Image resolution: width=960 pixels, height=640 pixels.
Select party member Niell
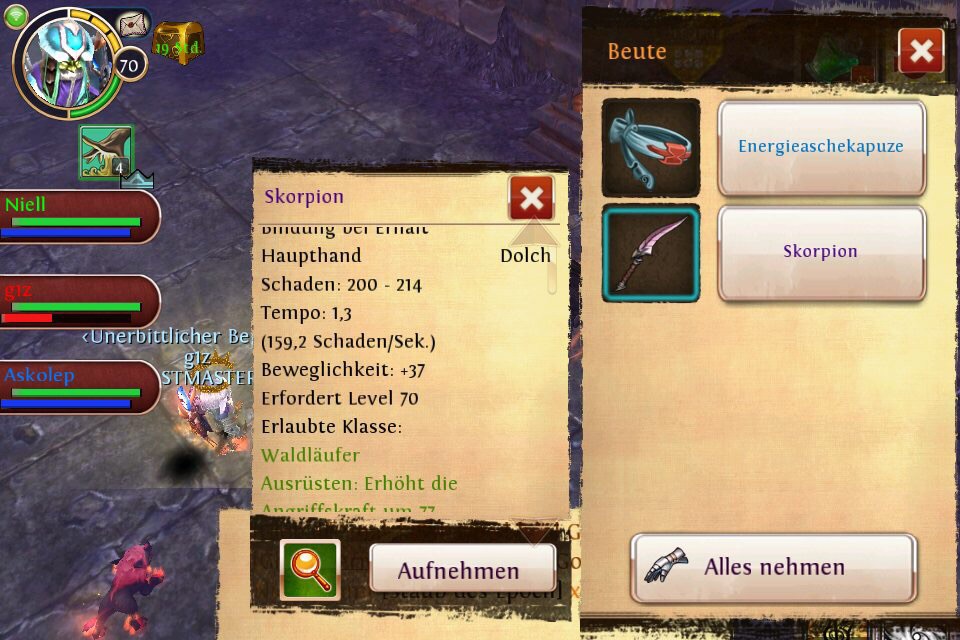point(78,215)
